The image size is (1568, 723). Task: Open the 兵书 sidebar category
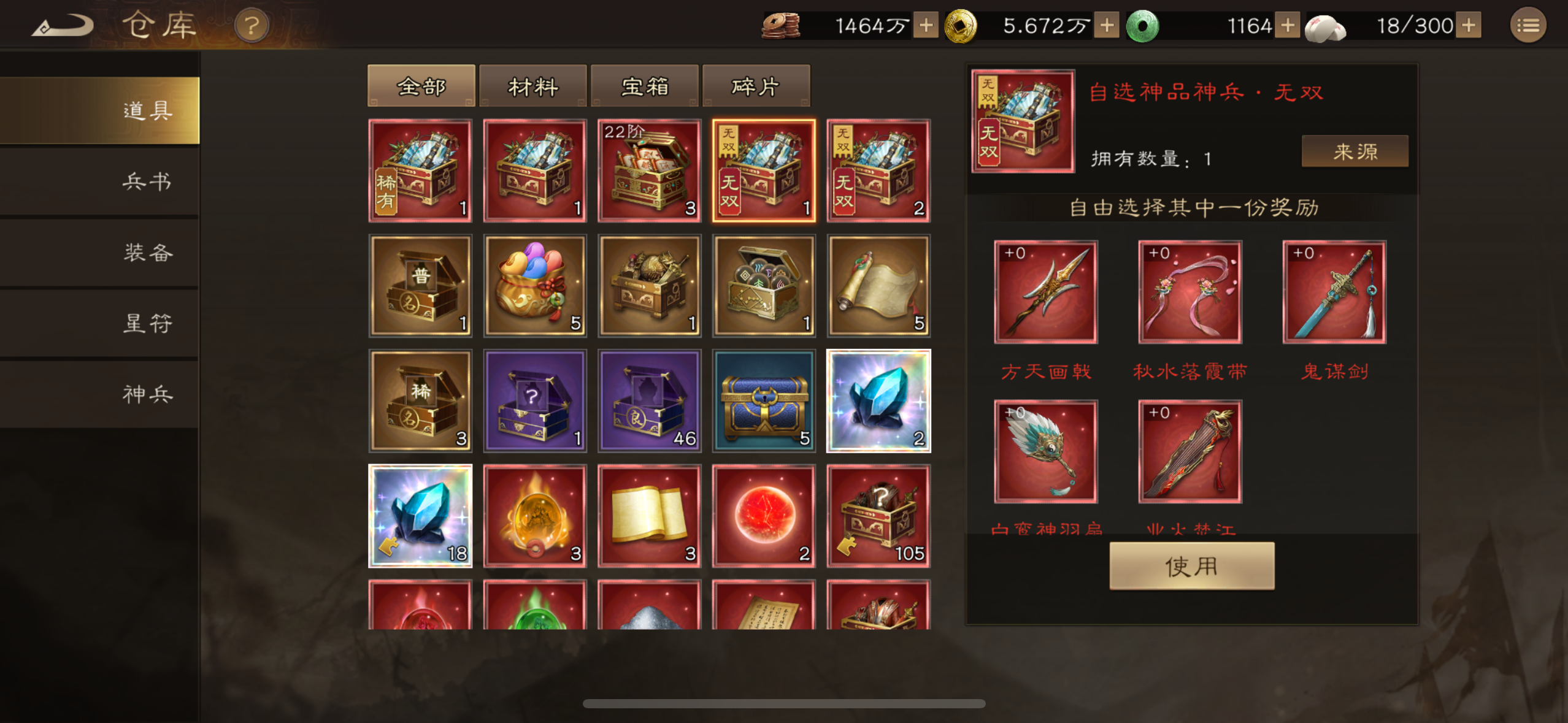tap(147, 182)
